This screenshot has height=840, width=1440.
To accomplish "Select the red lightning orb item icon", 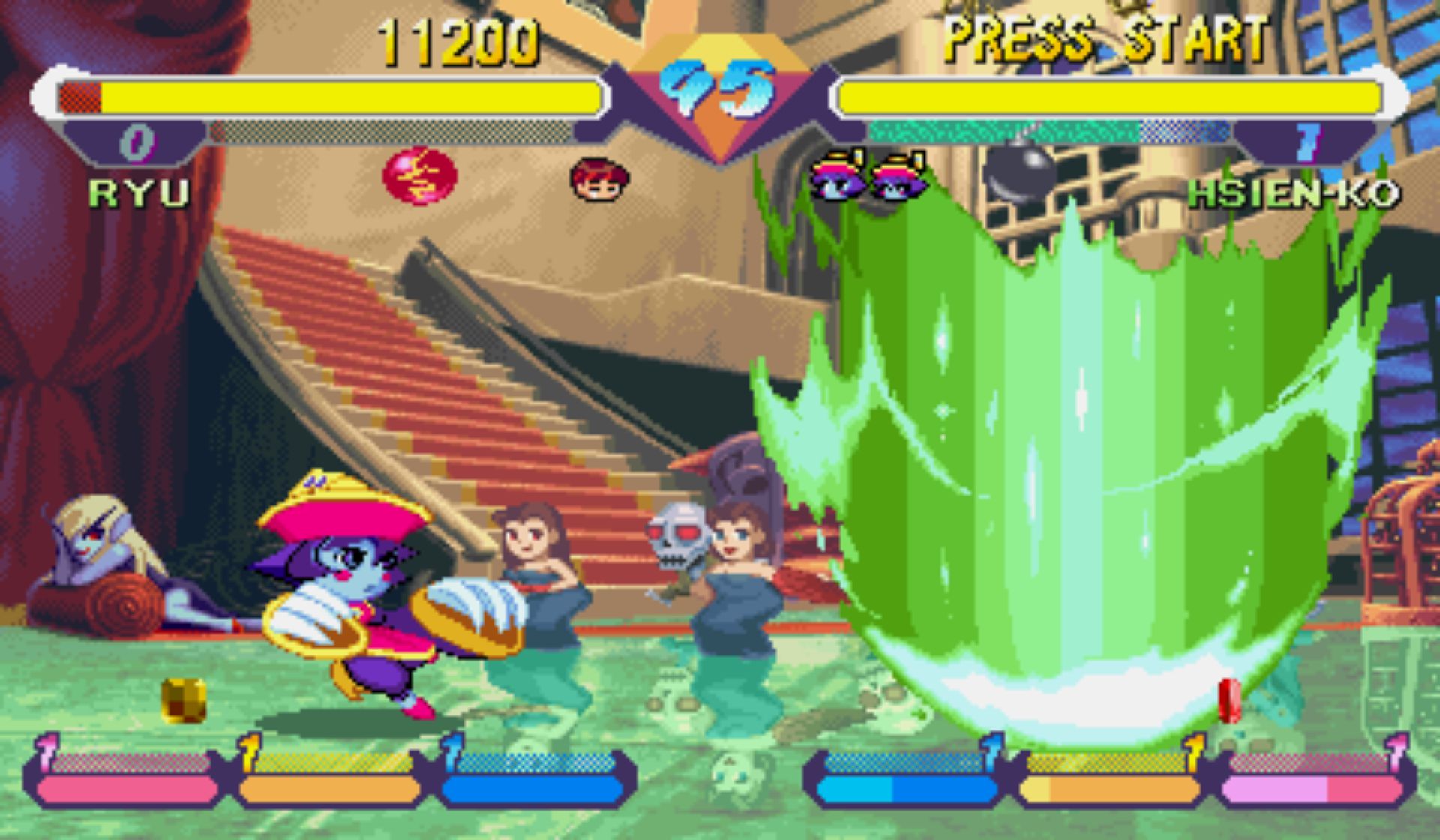I will pos(419,176).
